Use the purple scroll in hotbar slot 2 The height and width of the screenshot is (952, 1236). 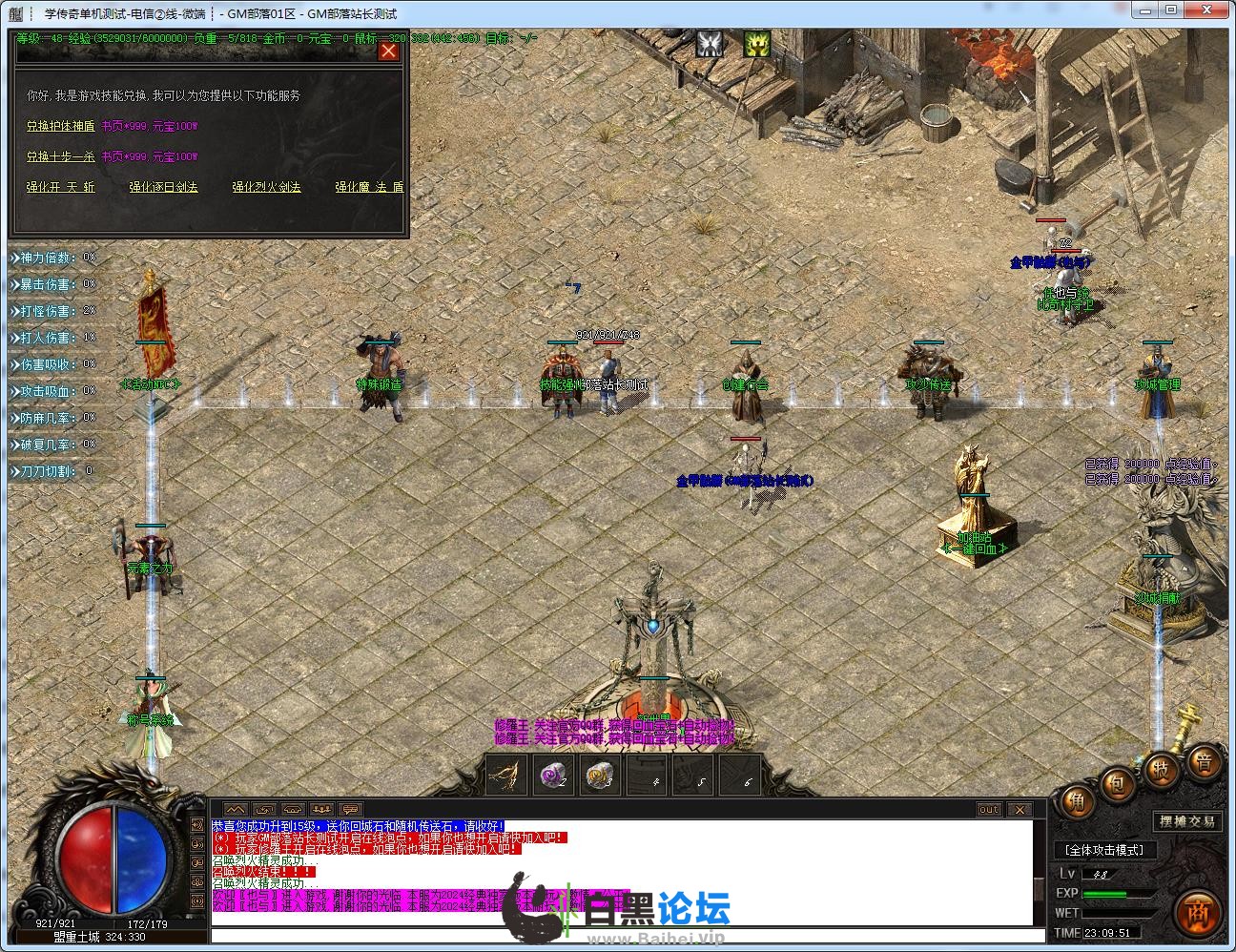[552, 776]
